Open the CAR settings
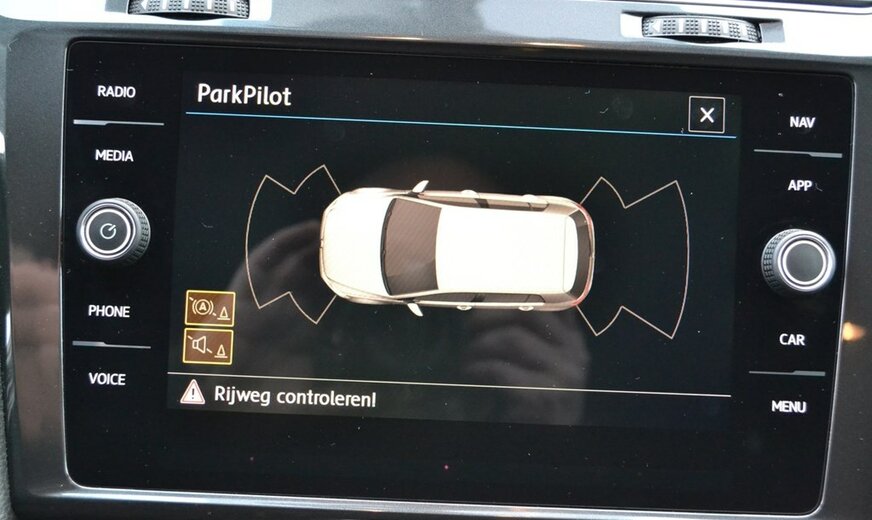The height and width of the screenshot is (520, 872). coord(792,340)
